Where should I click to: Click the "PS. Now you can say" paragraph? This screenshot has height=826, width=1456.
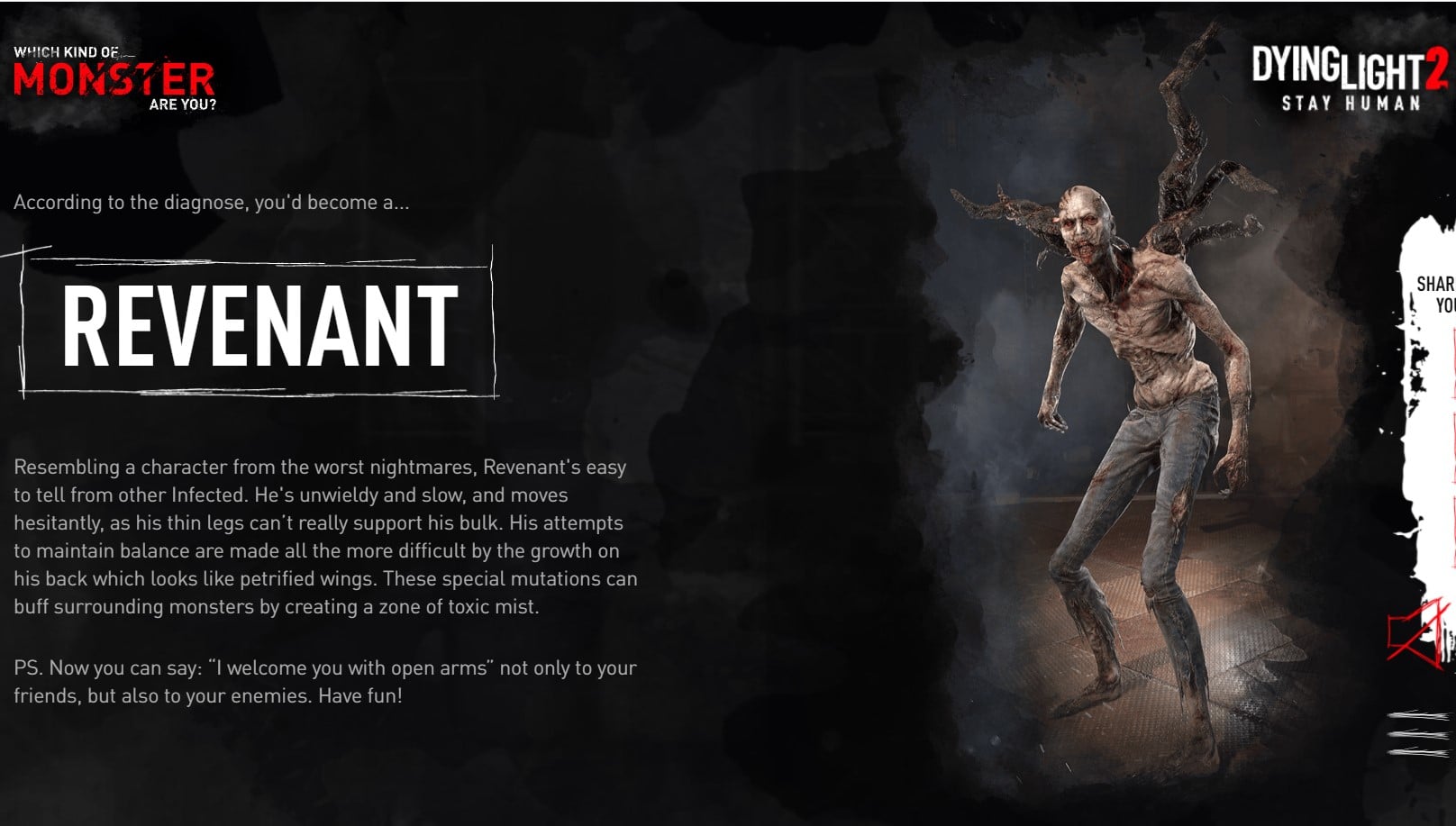point(324,680)
